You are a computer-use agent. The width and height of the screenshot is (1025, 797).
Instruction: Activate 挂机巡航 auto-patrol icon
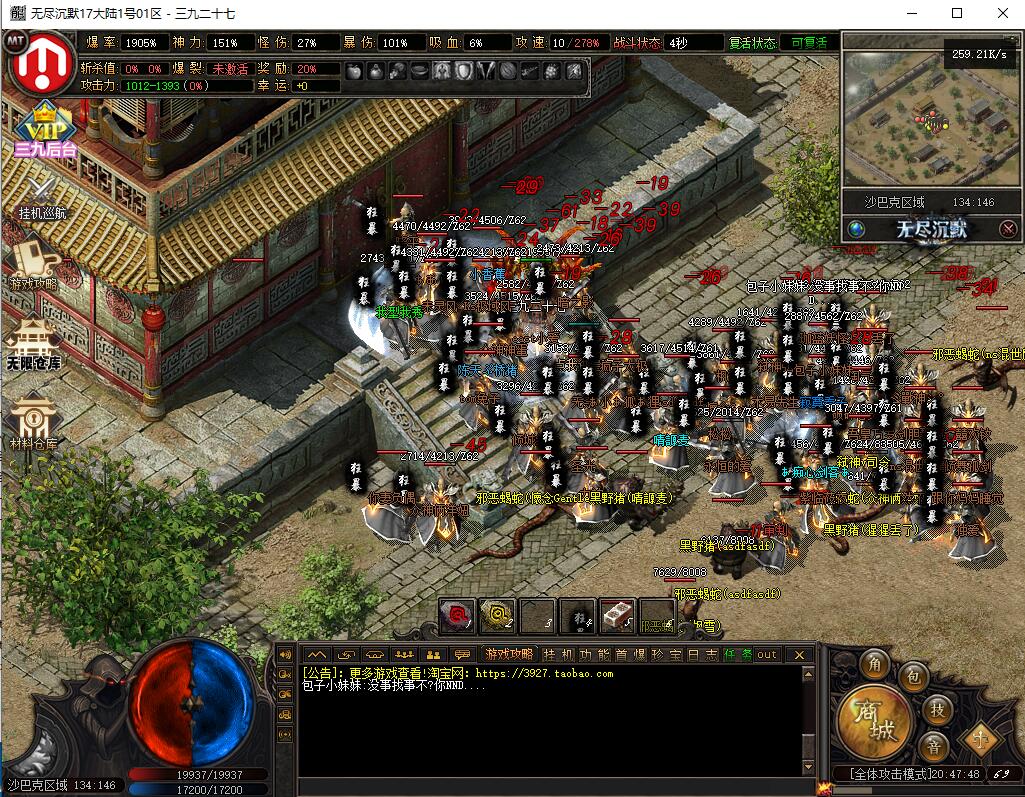tap(41, 196)
